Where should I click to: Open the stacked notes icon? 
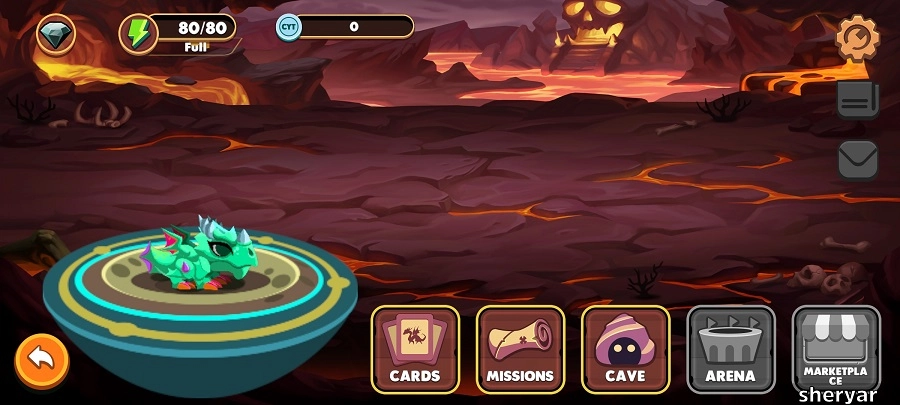tap(857, 99)
